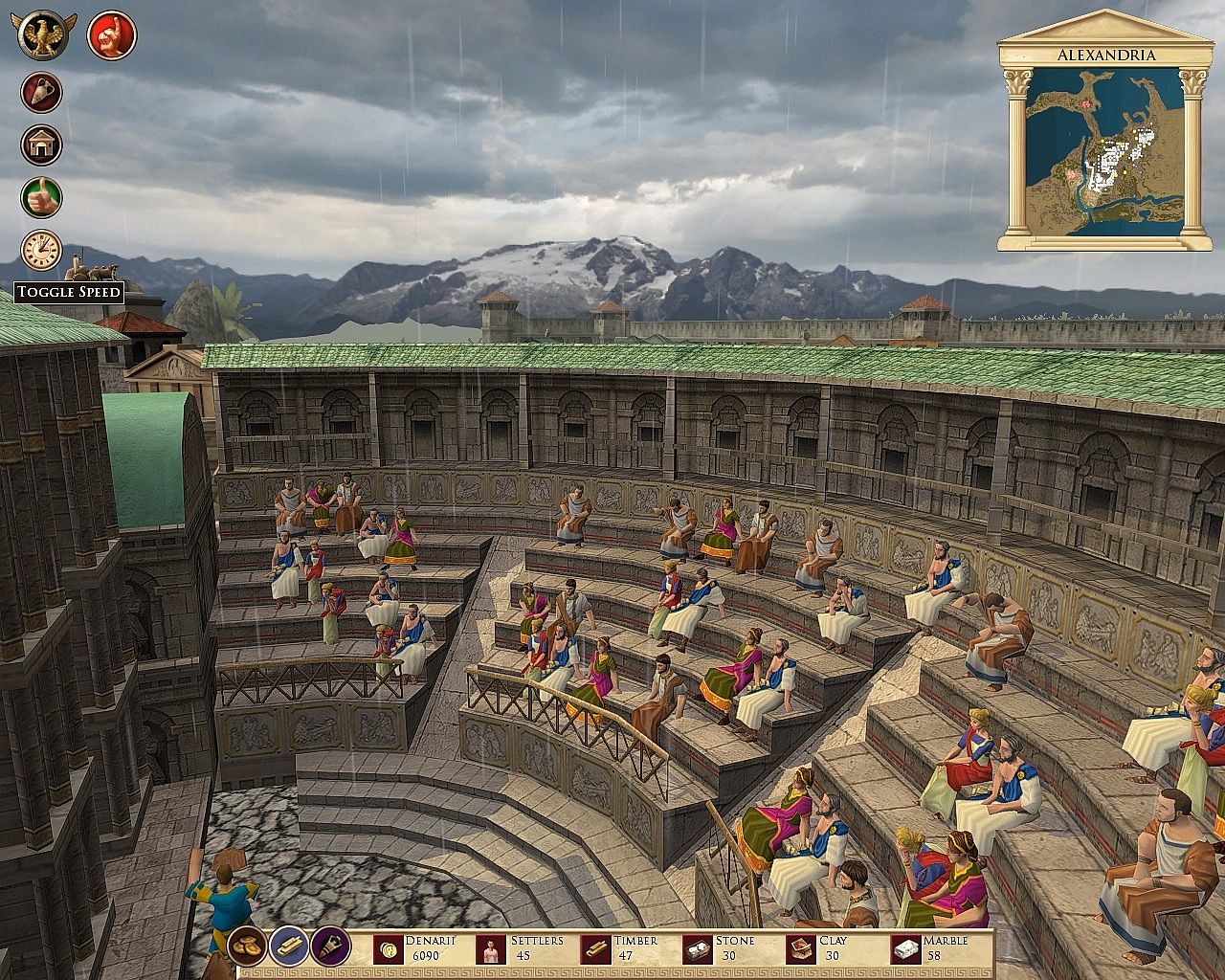Select the timber plank resource tab
The width and height of the screenshot is (1225, 980).
click(x=288, y=946)
